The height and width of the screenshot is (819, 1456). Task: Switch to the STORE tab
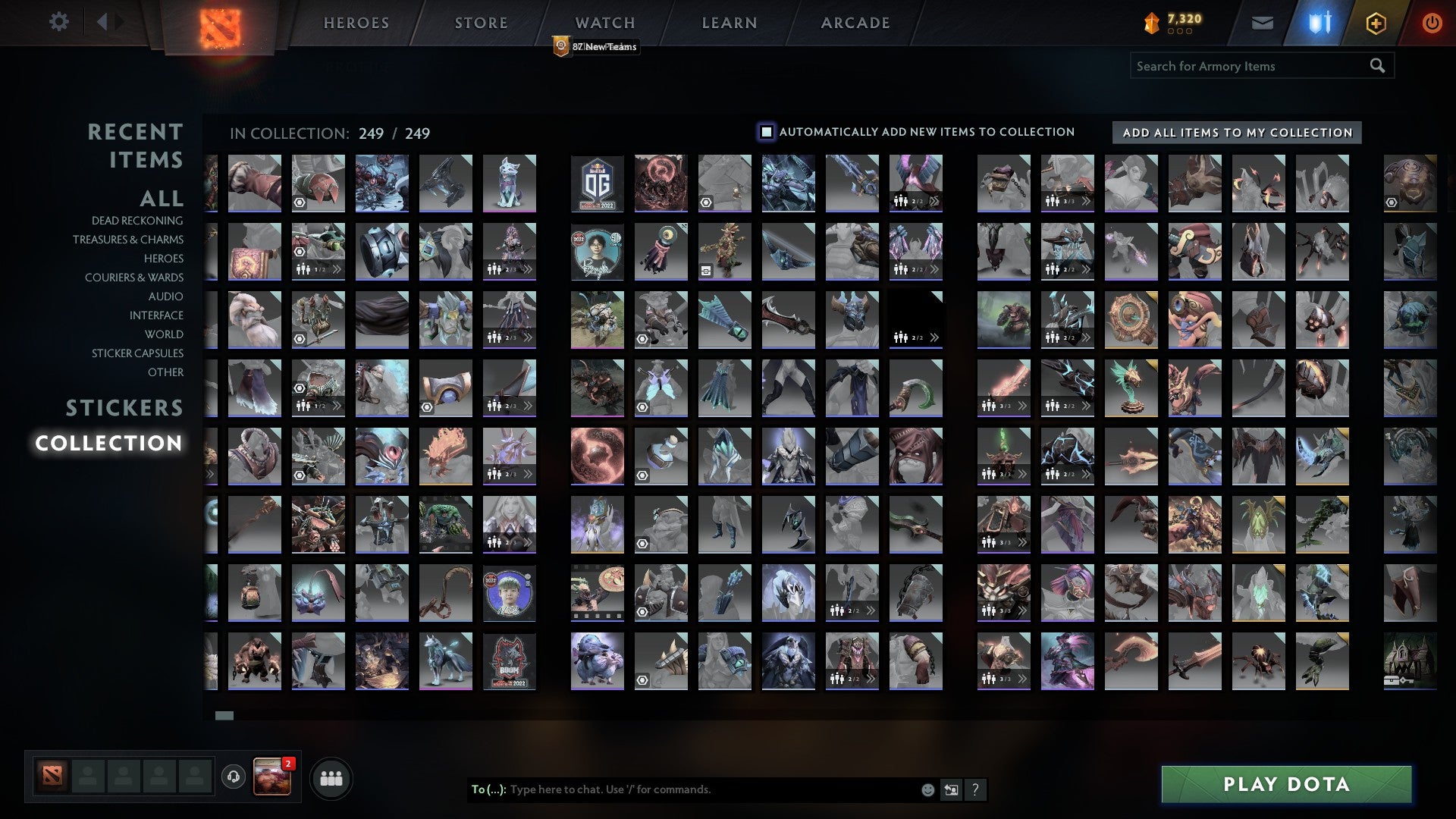[x=480, y=22]
